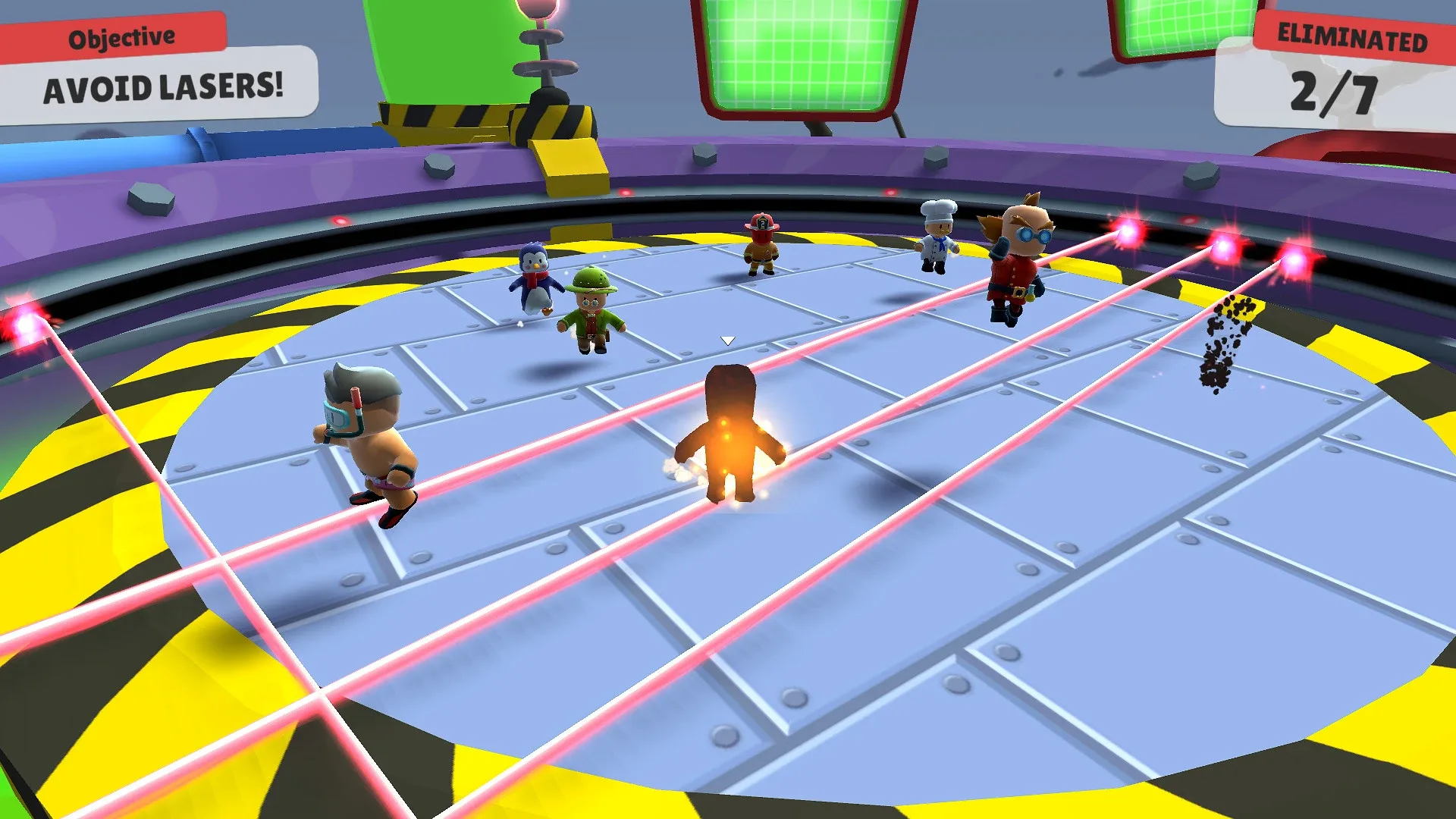Select the explorer wearing the green hat
Screen dimensions: 1456x819
[x=591, y=311]
